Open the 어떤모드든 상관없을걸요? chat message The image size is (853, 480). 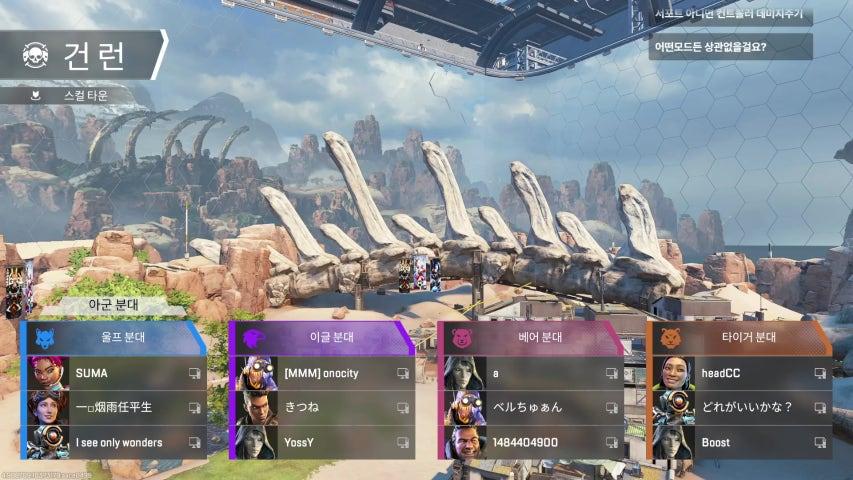coord(730,46)
